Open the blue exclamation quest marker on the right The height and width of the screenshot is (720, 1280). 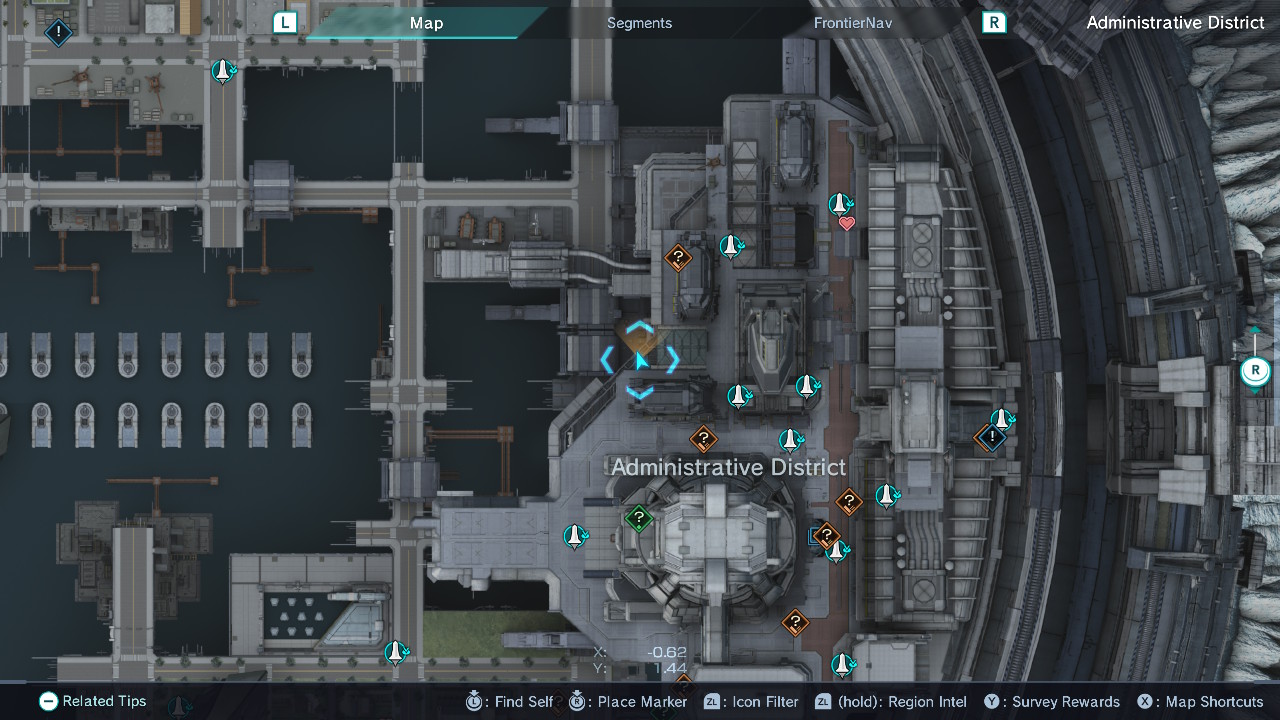(x=991, y=436)
